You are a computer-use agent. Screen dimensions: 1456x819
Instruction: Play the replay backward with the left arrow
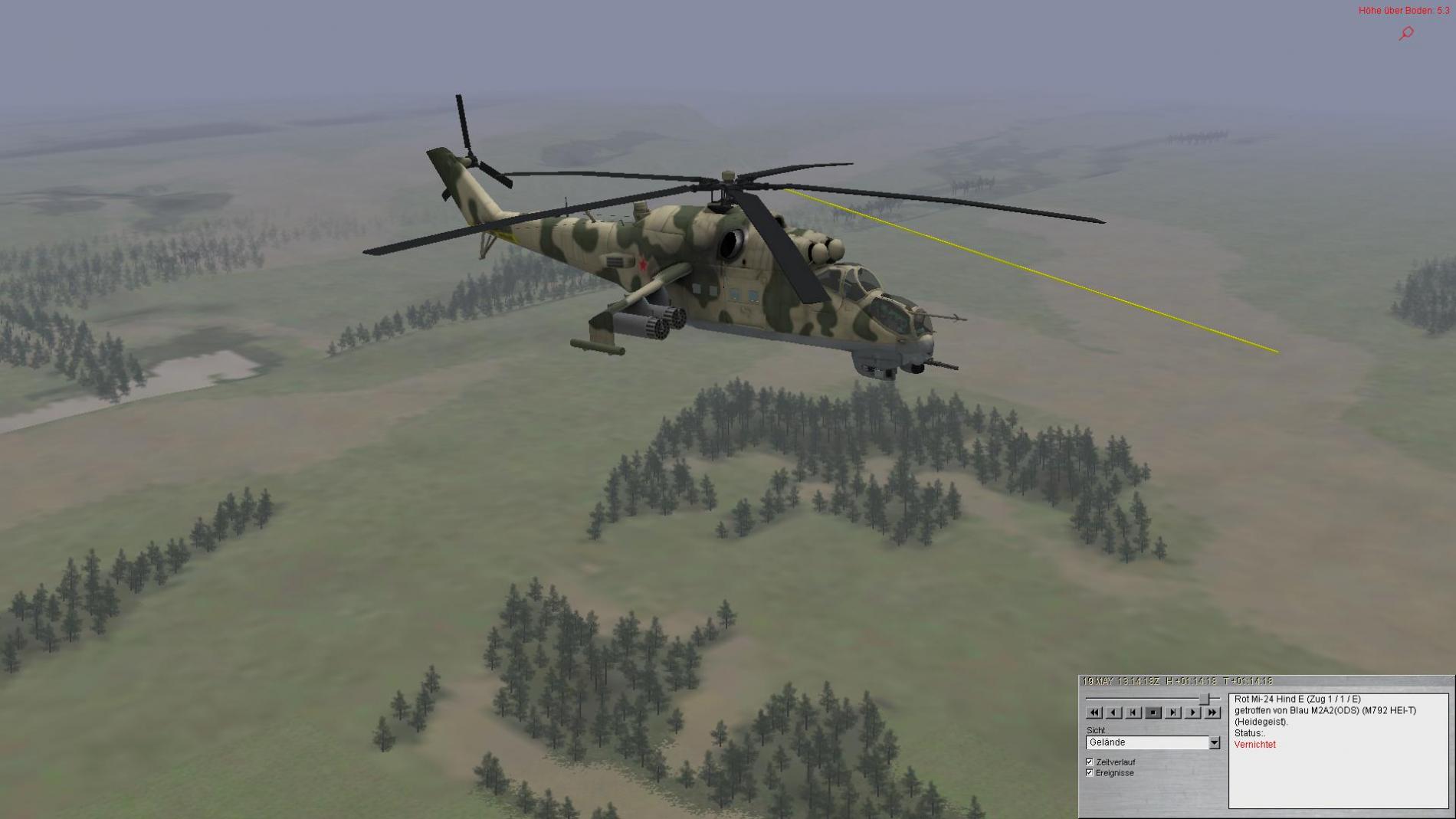click(x=1113, y=713)
